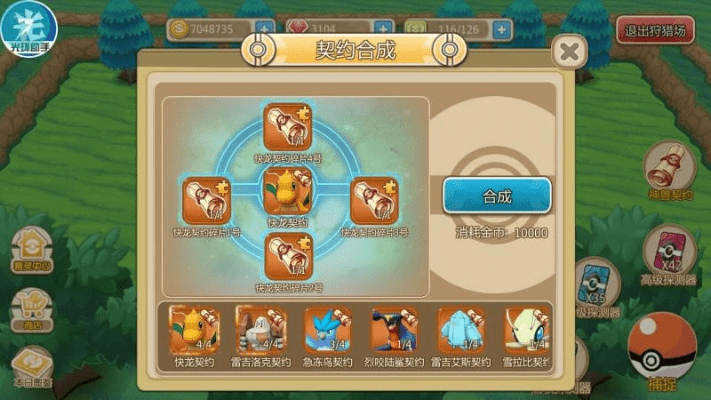The height and width of the screenshot is (400, 711).
Task: Choose 雷吉艾斯契约 in the contract list
Action: coord(462,331)
